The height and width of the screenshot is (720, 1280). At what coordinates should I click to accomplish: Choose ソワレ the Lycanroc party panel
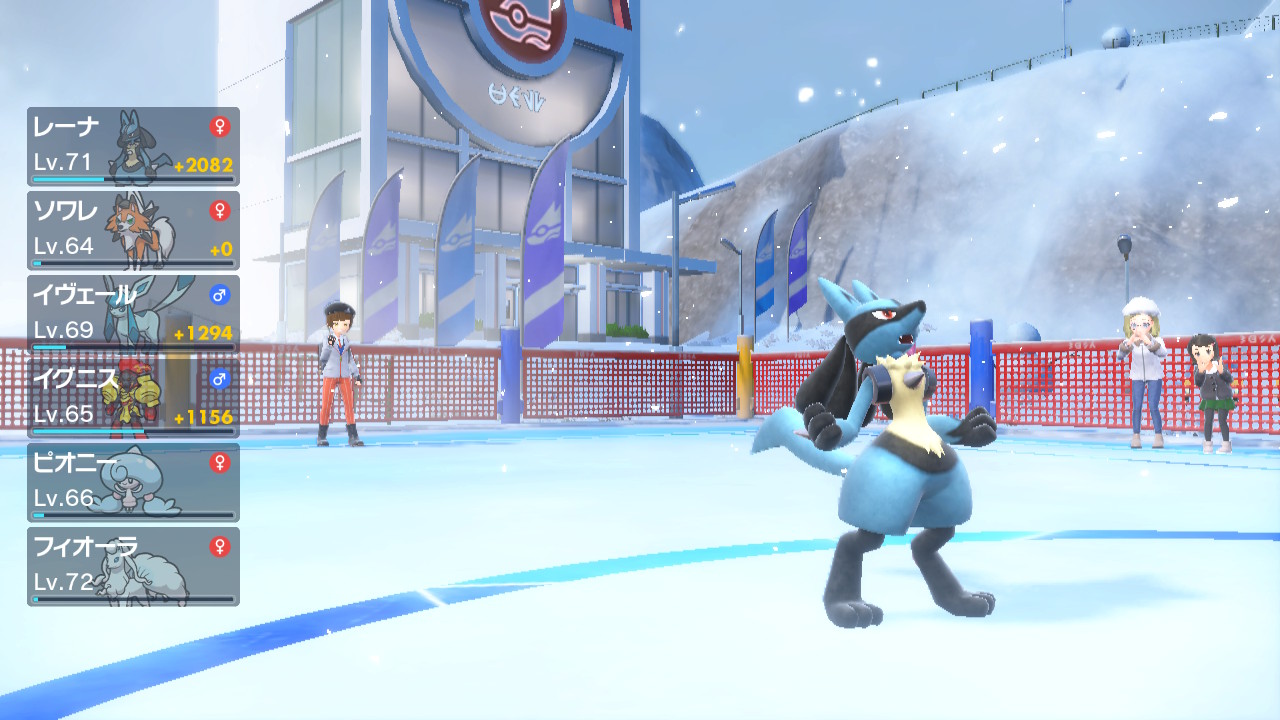pyautogui.click(x=133, y=230)
